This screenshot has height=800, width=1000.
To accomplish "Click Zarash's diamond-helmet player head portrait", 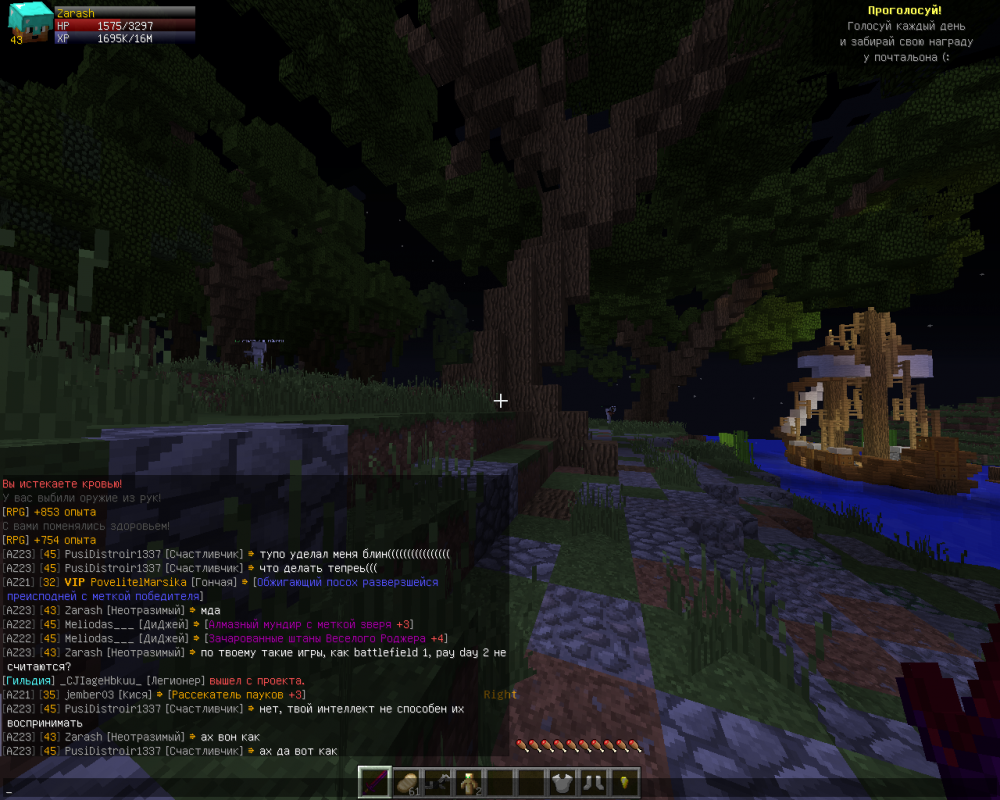I will [x=27, y=22].
